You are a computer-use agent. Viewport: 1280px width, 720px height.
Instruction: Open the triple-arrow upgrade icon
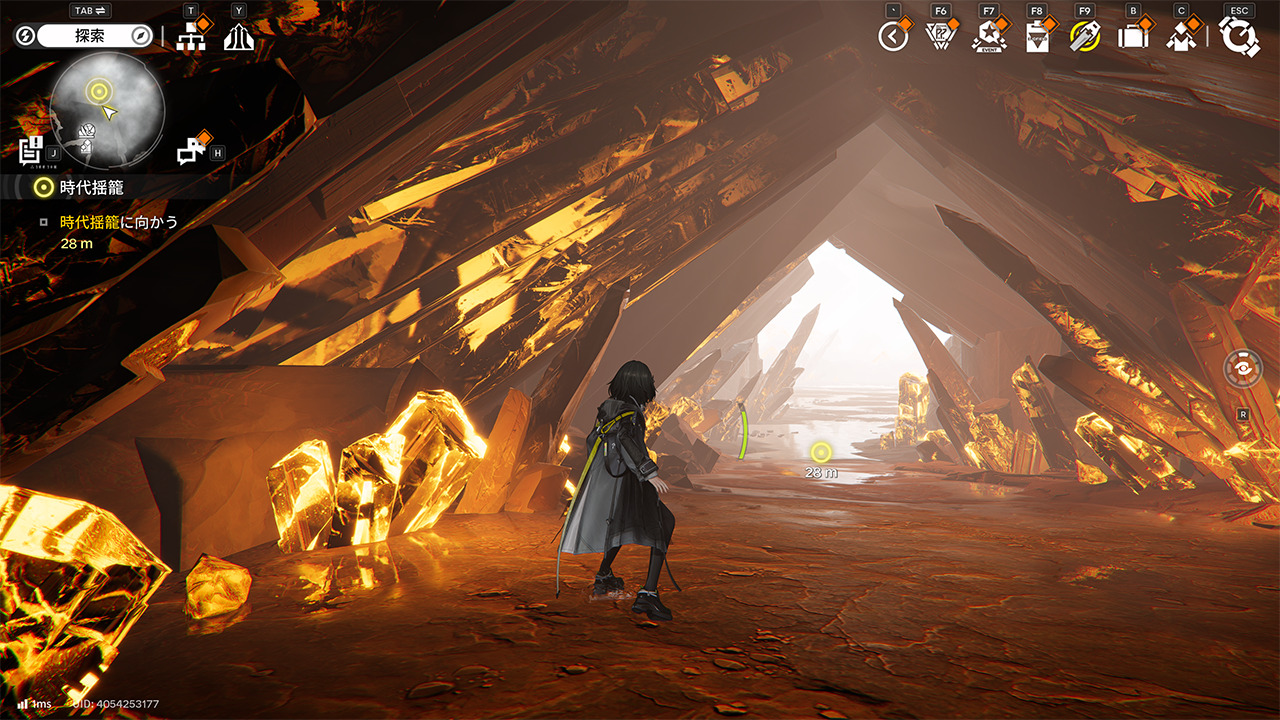coord(239,37)
